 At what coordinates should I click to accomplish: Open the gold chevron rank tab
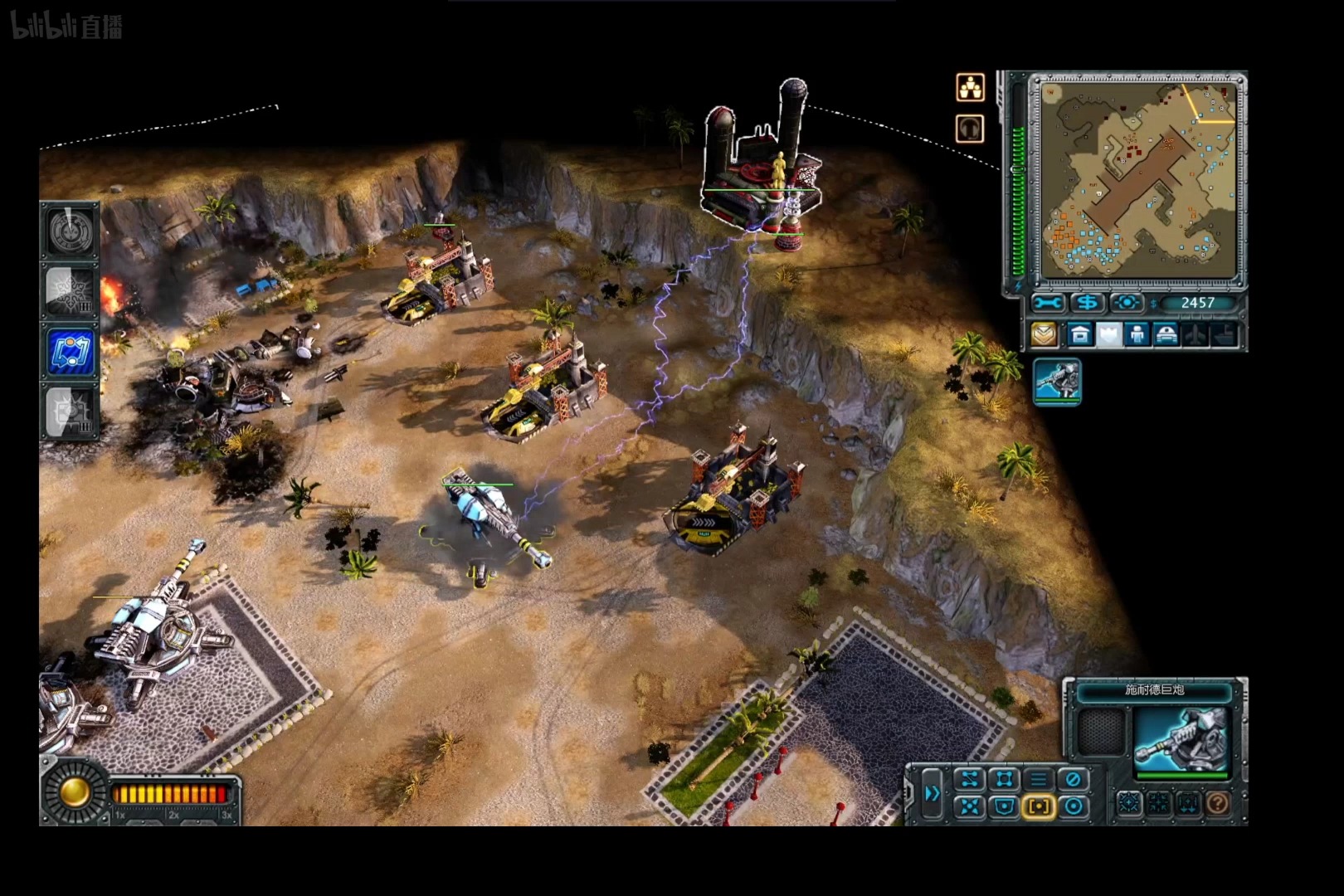[1044, 334]
